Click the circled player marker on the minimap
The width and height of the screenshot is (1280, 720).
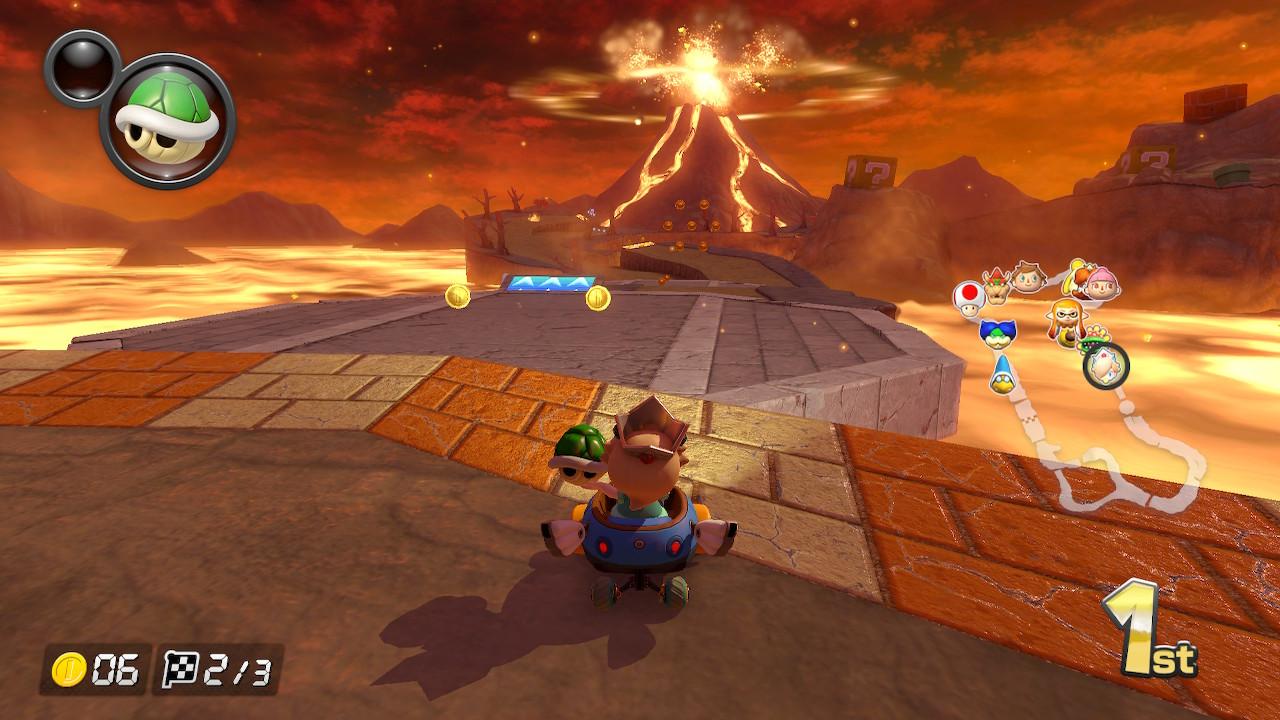tap(1106, 366)
